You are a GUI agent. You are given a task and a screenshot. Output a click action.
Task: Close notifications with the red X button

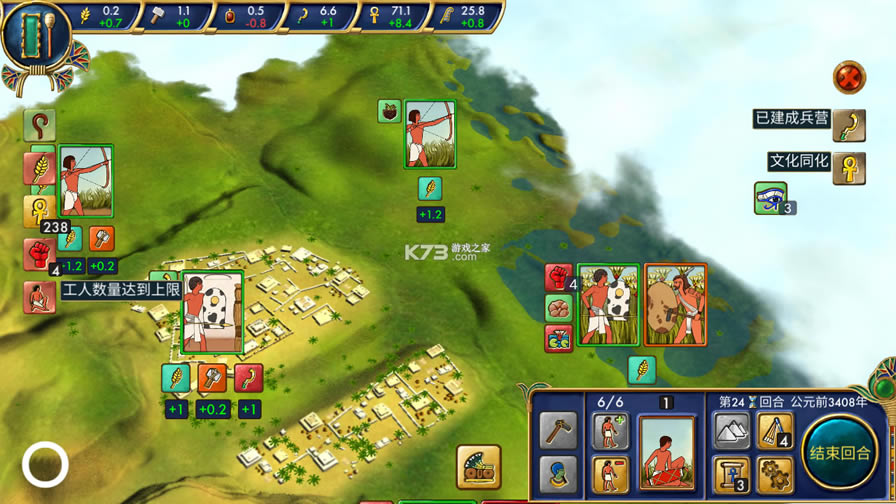point(849,77)
